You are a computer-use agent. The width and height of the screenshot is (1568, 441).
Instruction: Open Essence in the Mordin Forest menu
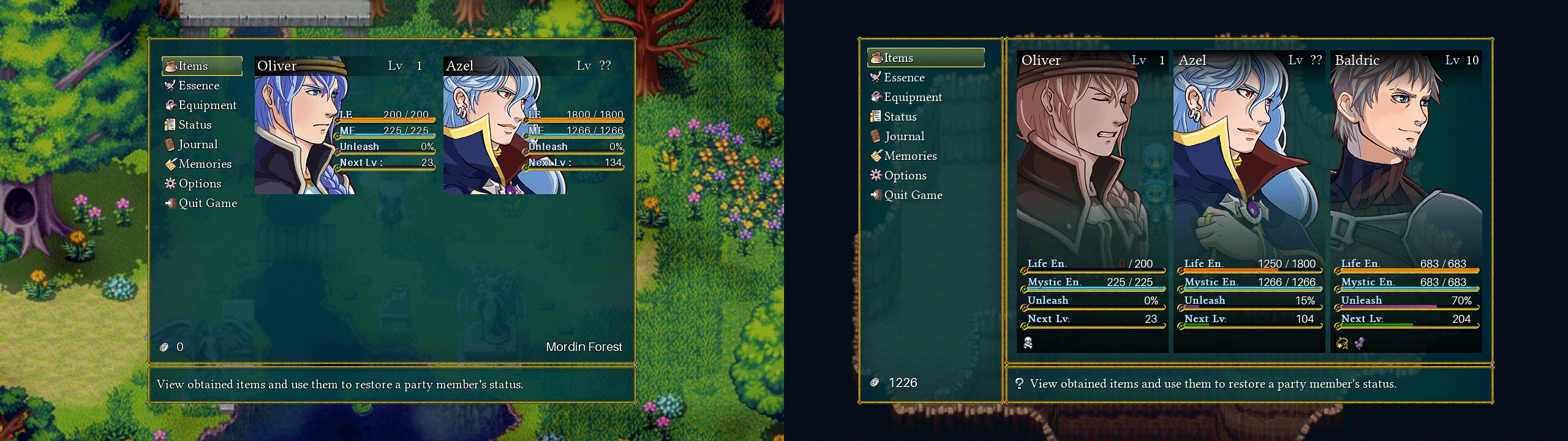point(198,86)
